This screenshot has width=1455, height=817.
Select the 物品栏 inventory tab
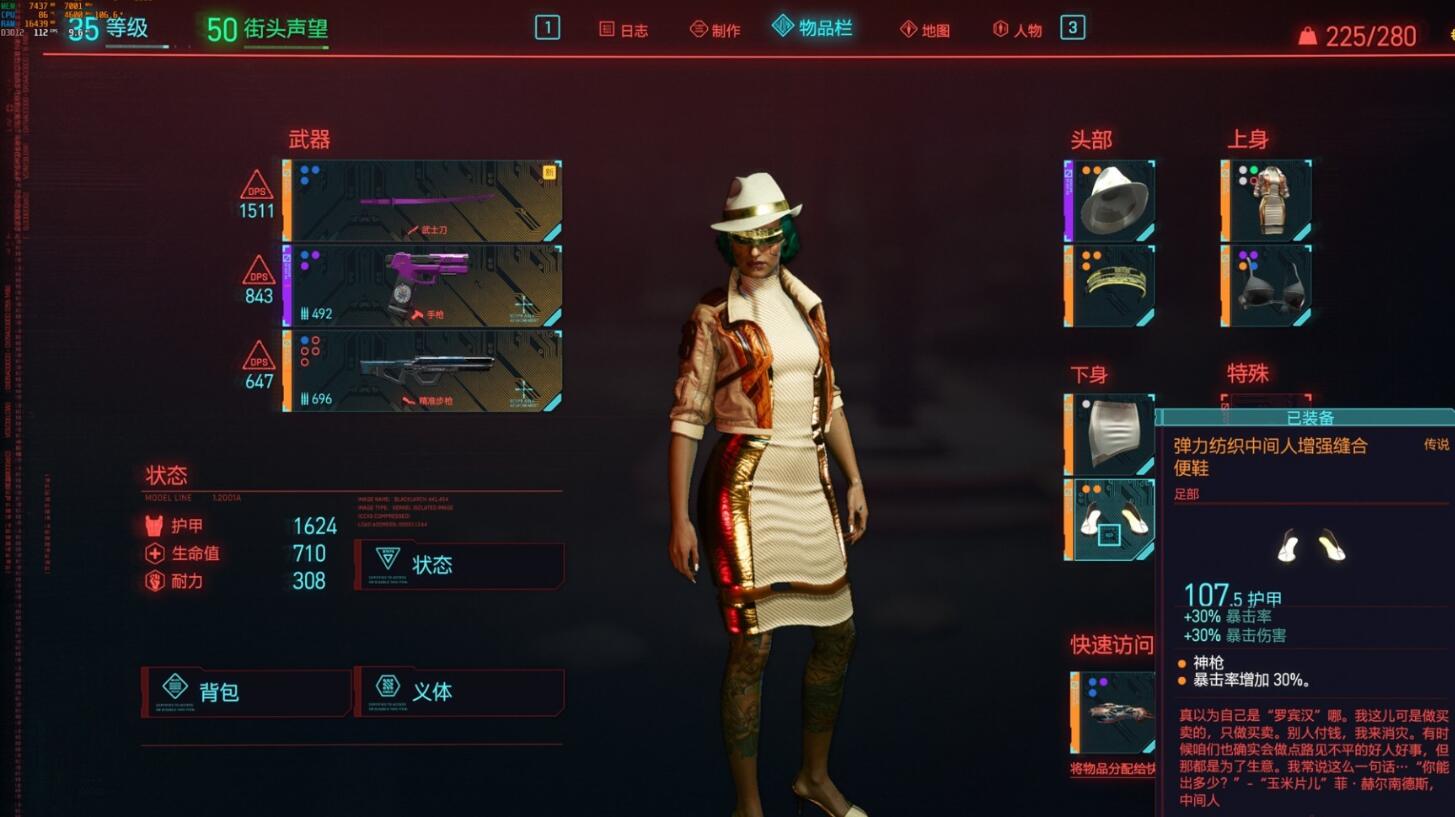tap(813, 28)
